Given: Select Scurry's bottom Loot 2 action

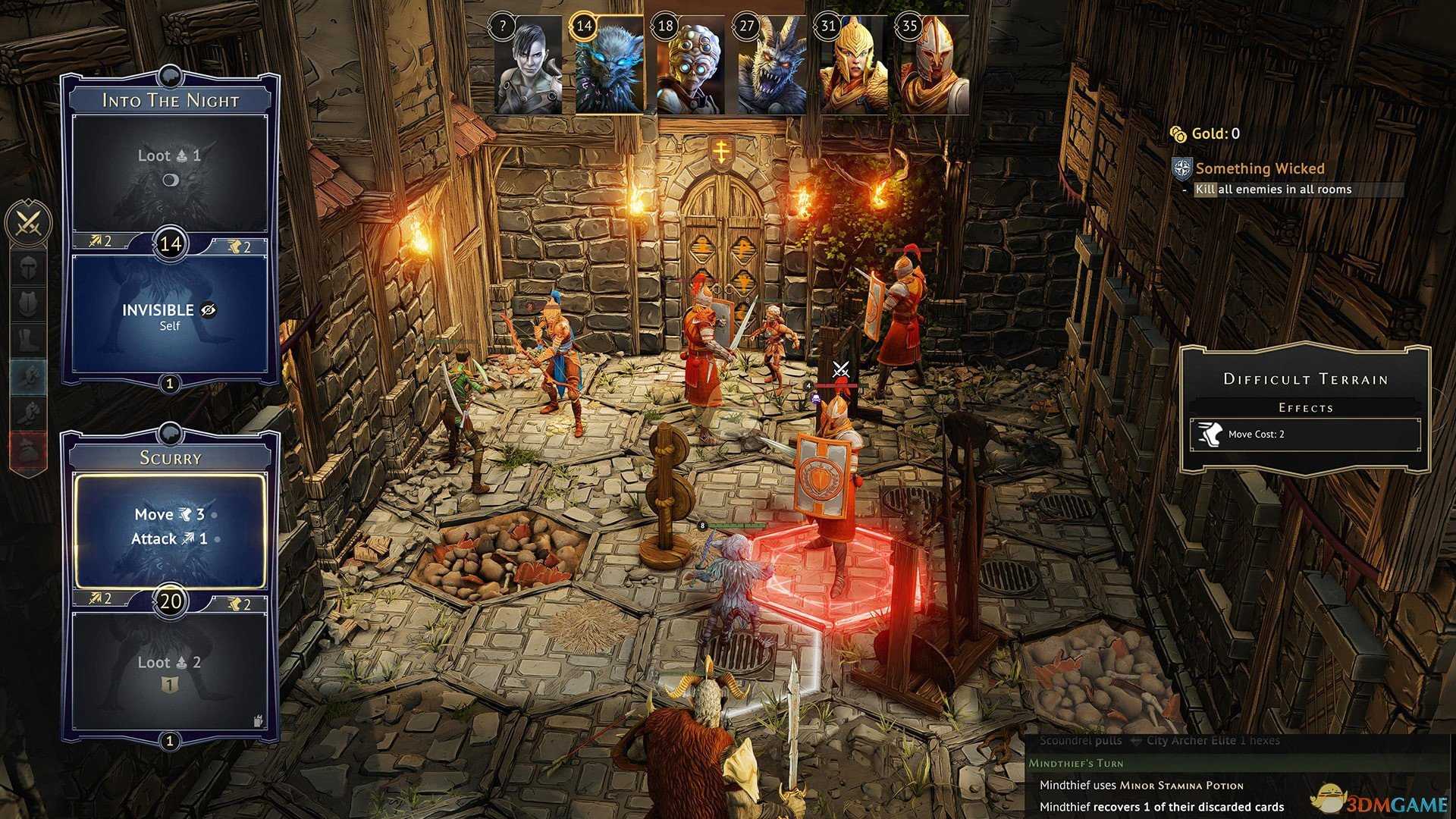Looking at the screenshot, I should point(169,671).
